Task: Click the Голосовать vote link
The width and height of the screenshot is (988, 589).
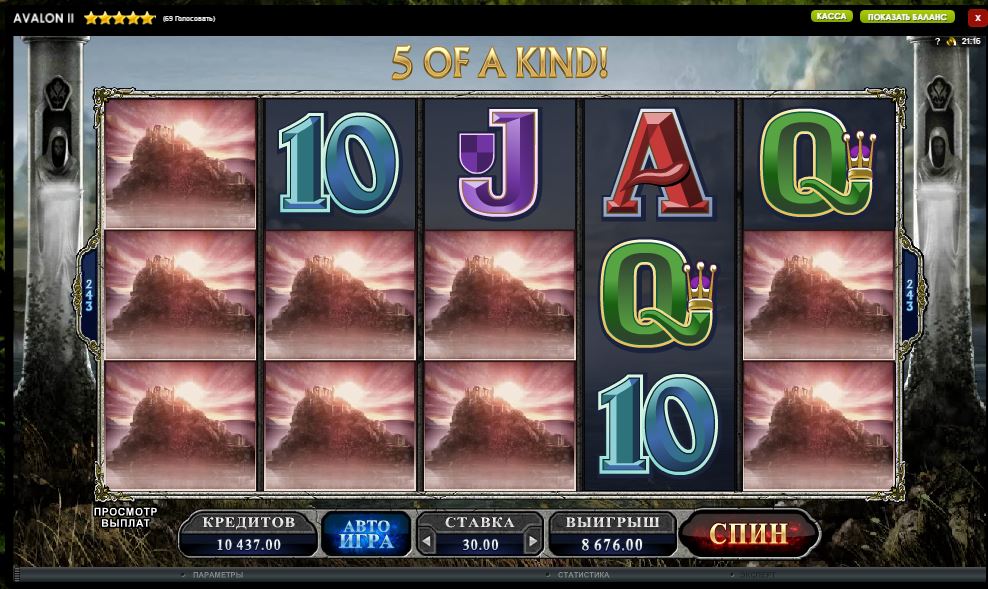Action: click(x=189, y=19)
